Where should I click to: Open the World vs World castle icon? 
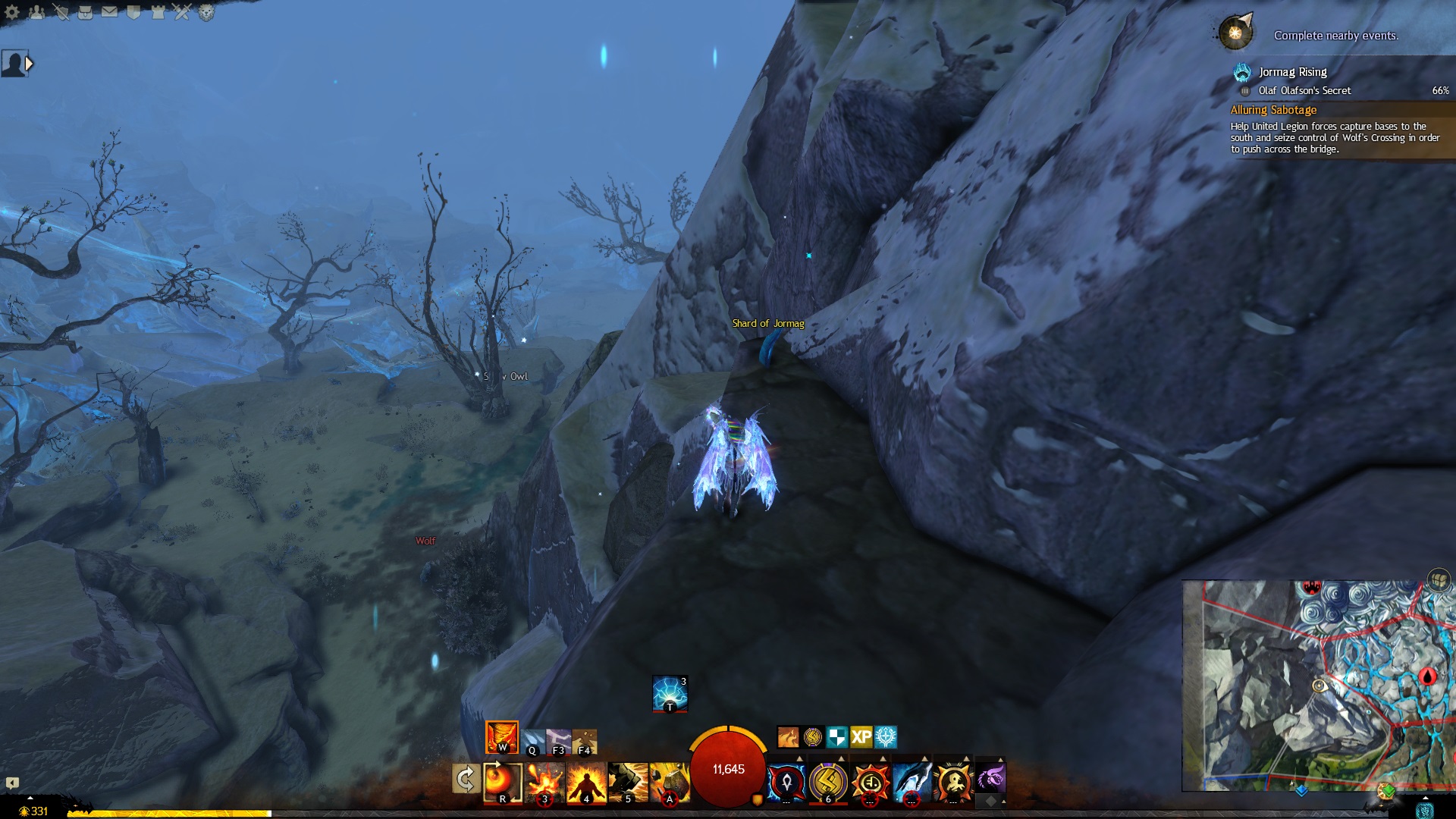[158, 11]
